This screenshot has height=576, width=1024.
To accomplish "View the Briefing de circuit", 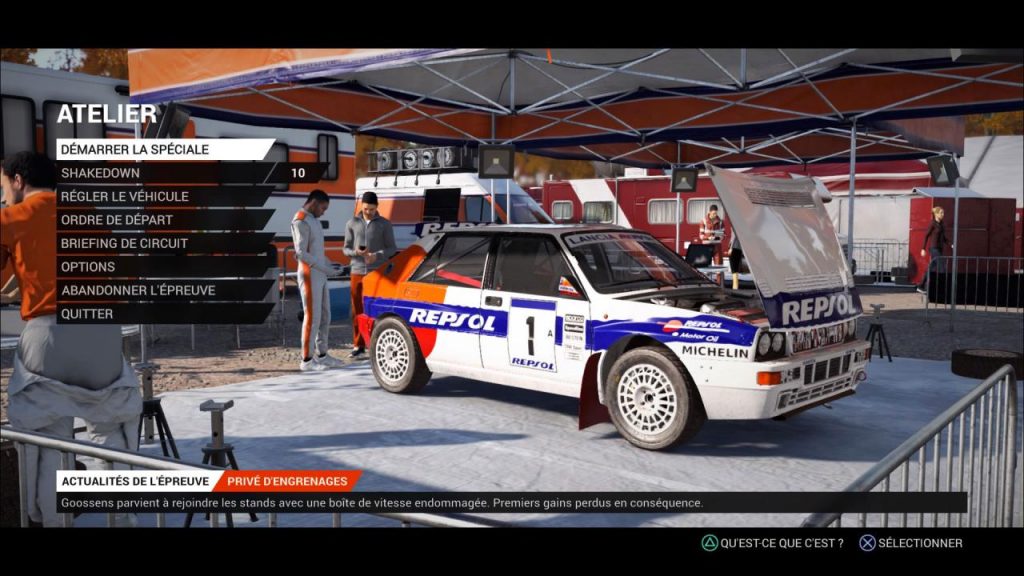I will click(x=124, y=243).
